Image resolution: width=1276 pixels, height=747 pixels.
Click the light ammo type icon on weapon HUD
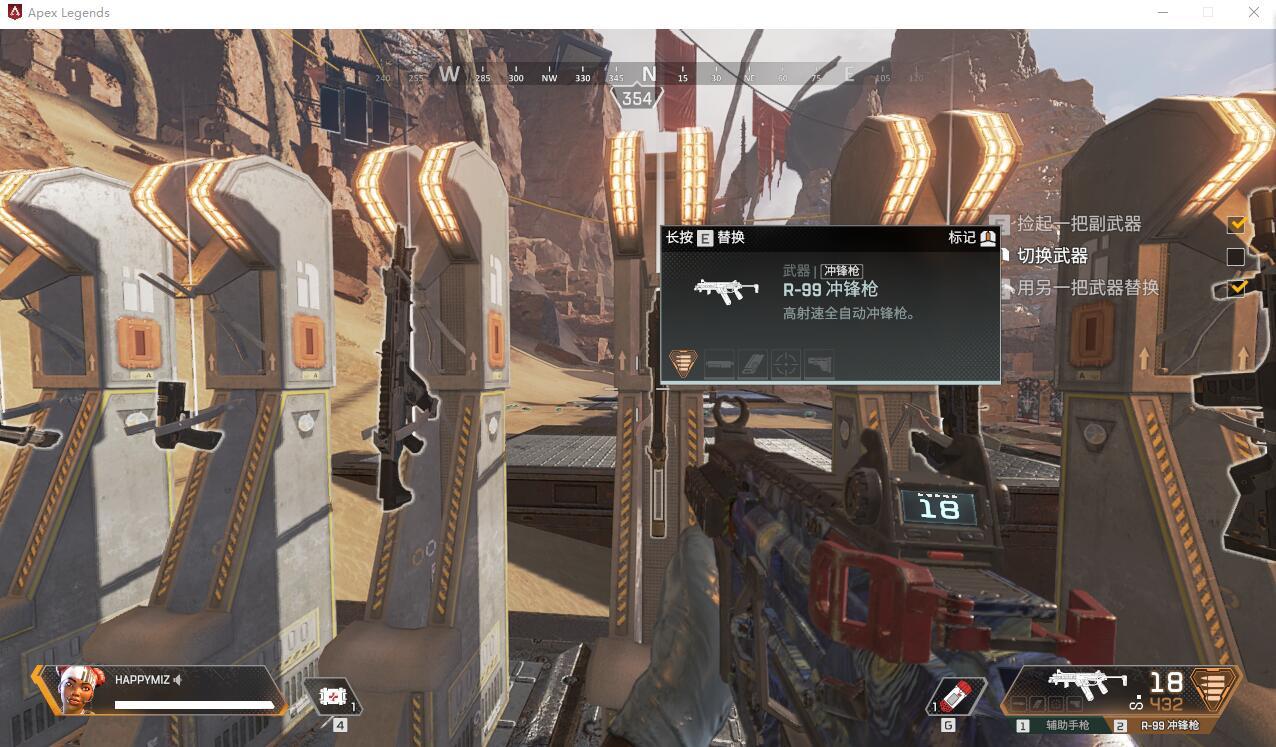click(1212, 688)
